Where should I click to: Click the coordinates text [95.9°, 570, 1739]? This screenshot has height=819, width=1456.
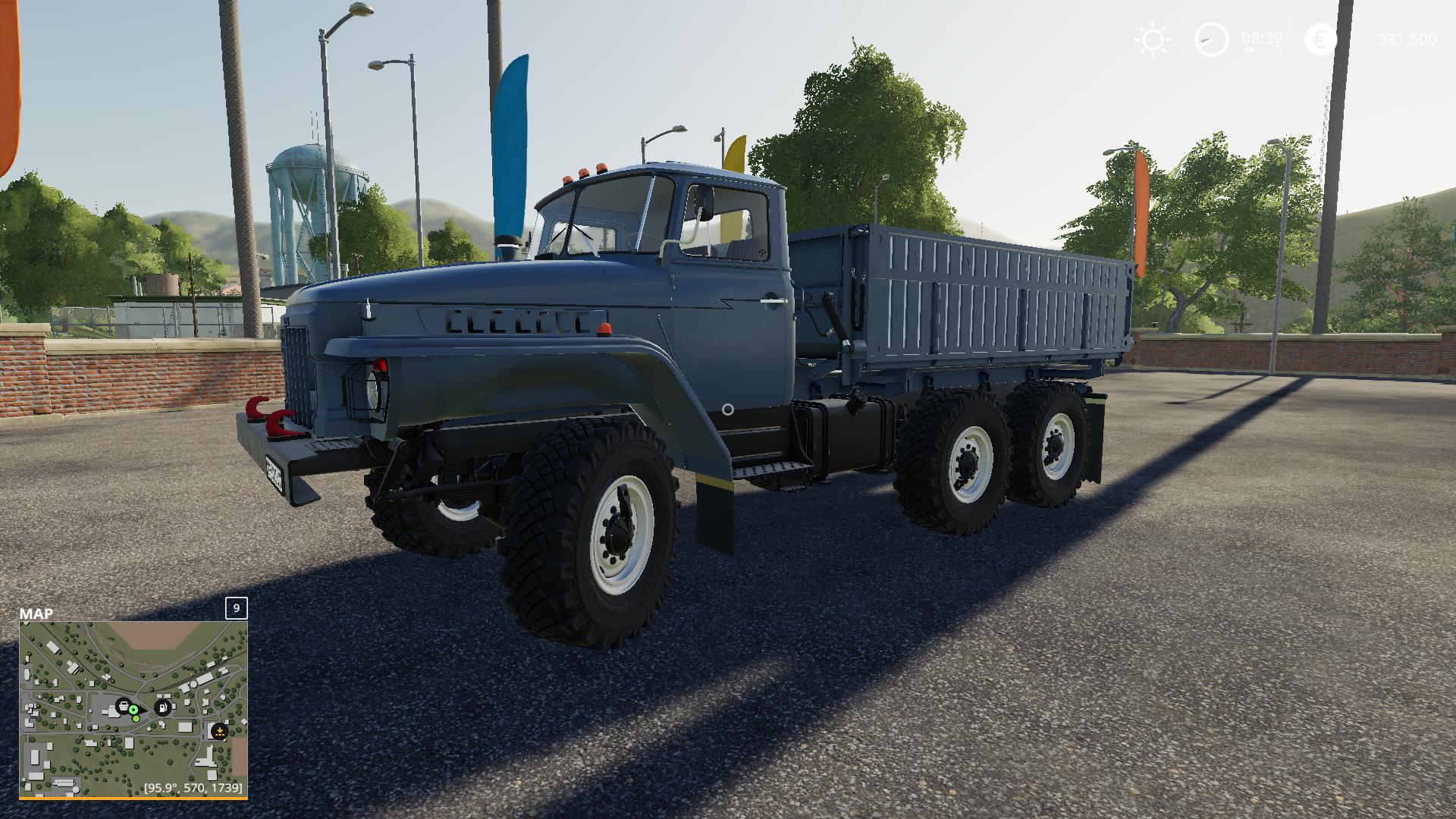click(192, 787)
